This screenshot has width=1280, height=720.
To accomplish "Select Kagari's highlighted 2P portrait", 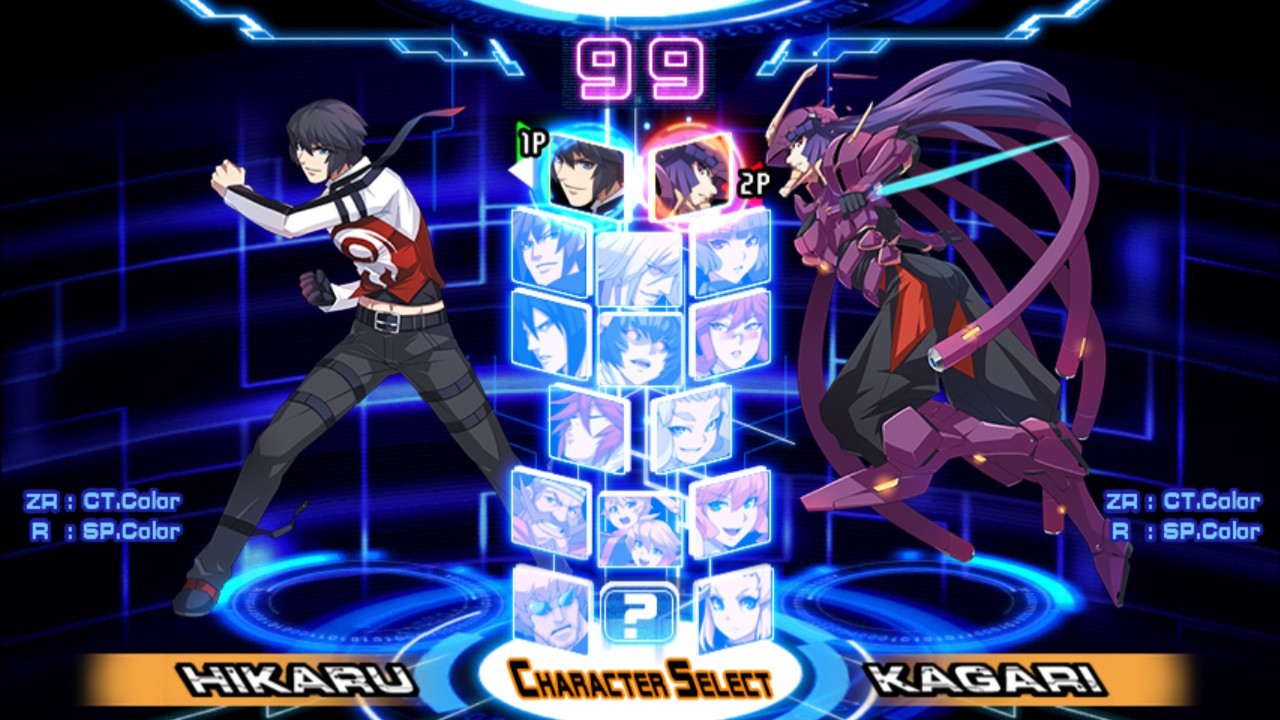I will (691, 175).
